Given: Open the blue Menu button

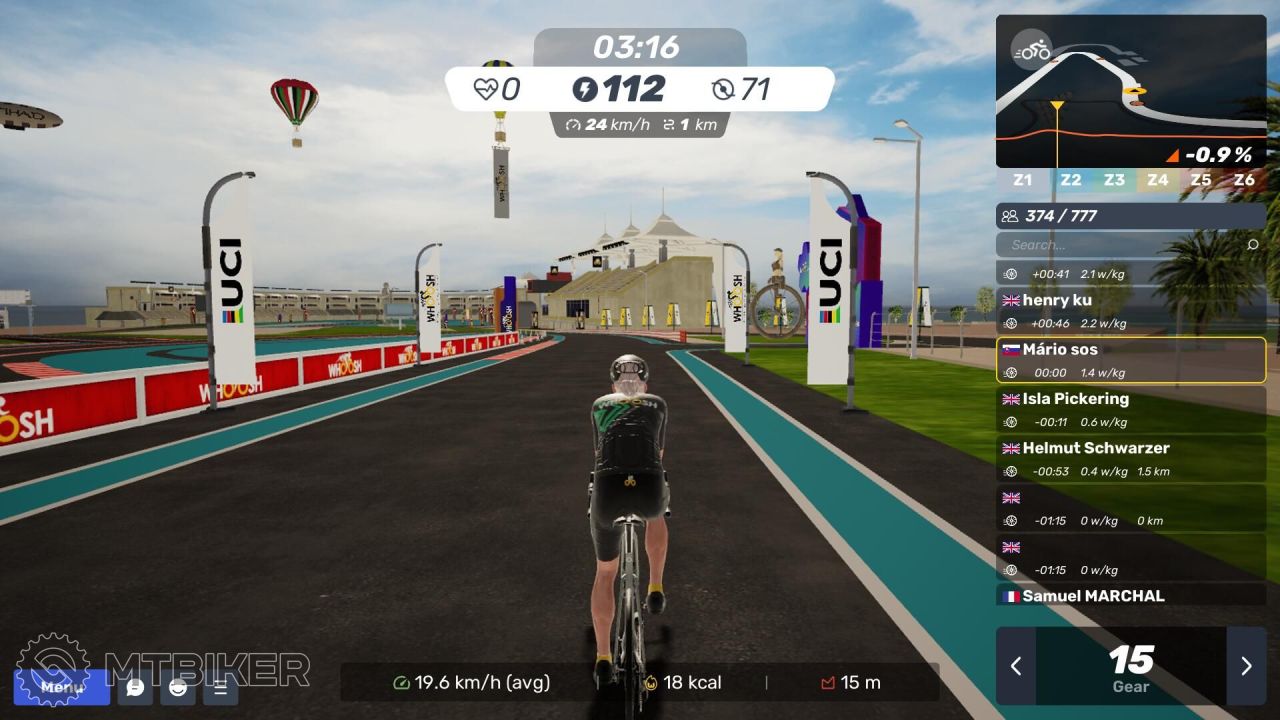Looking at the screenshot, I should coord(62,687).
